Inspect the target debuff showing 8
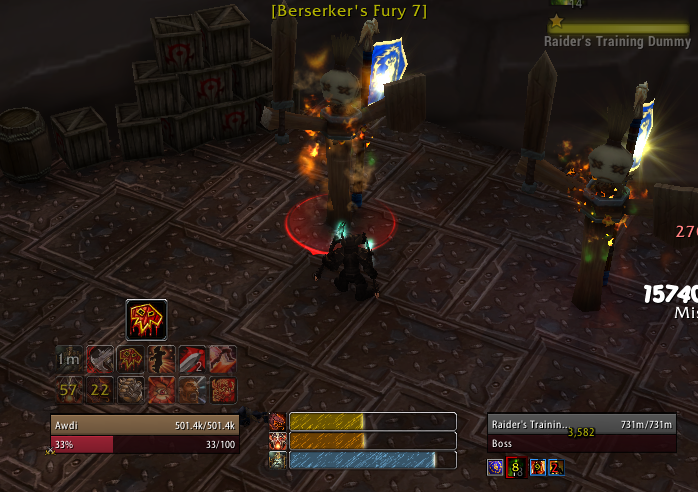The image size is (698, 492). [x=516, y=466]
